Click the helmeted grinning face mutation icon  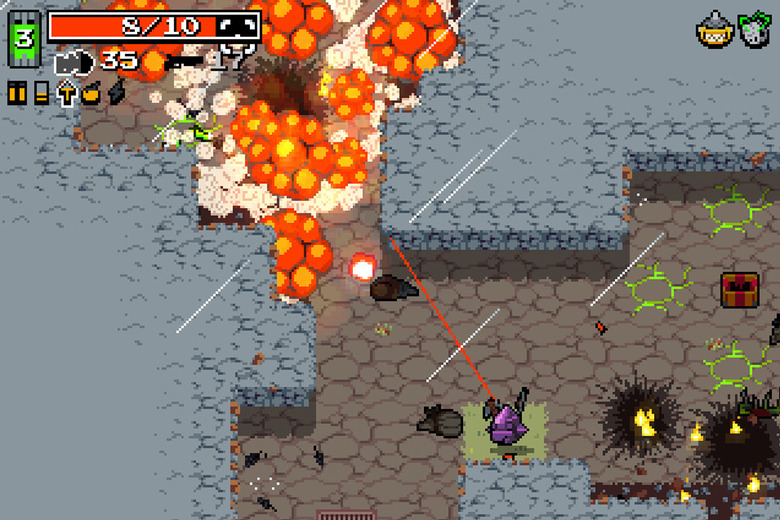pos(711,30)
